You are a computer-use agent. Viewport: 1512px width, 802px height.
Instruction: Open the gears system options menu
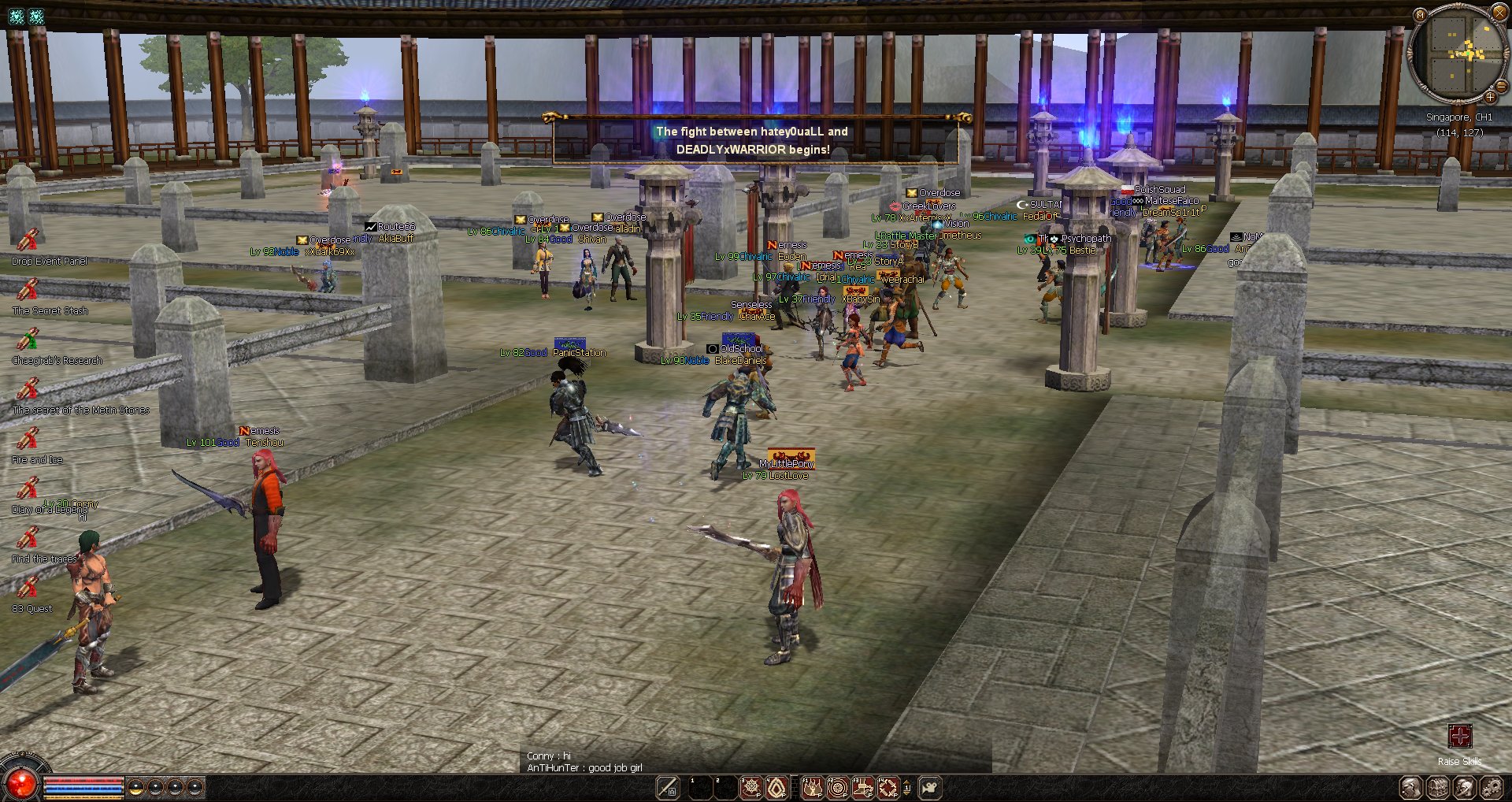(x=1492, y=787)
